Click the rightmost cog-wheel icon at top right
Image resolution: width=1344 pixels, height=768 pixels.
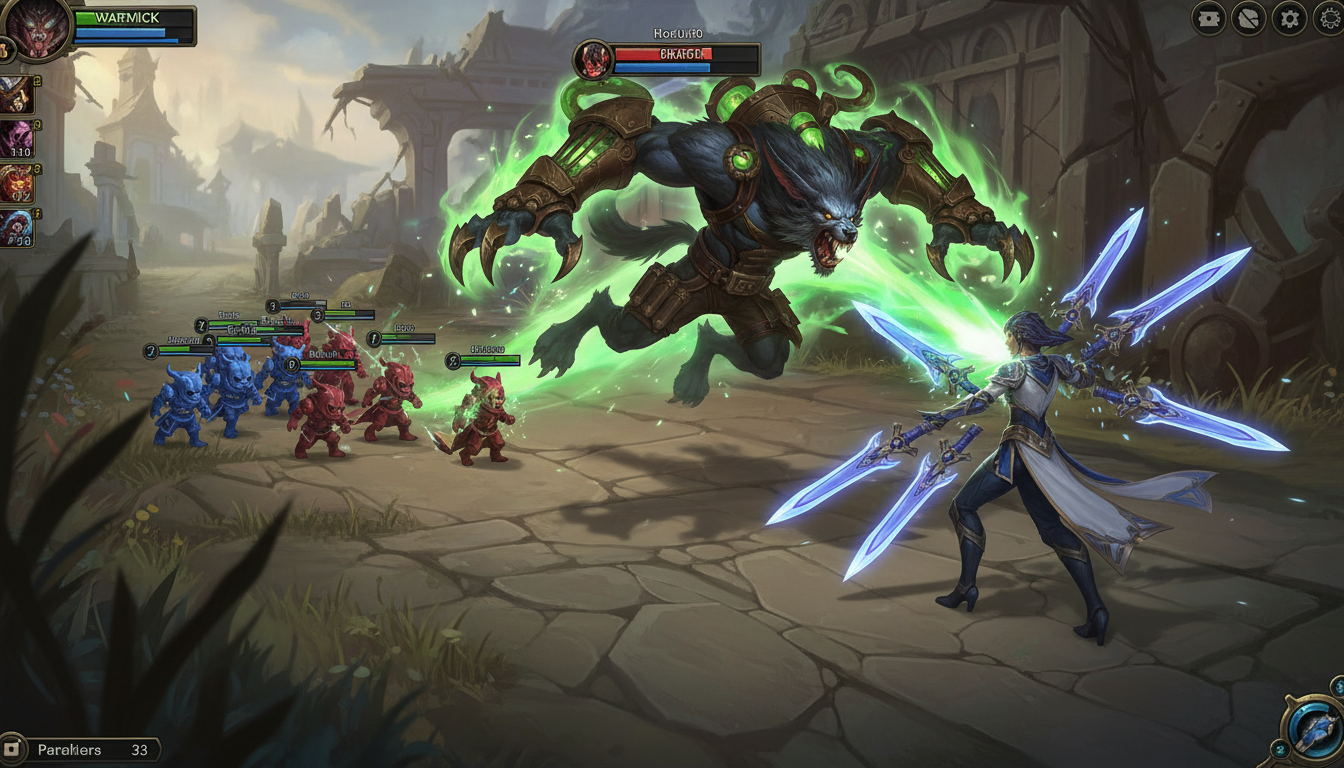click(1328, 17)
